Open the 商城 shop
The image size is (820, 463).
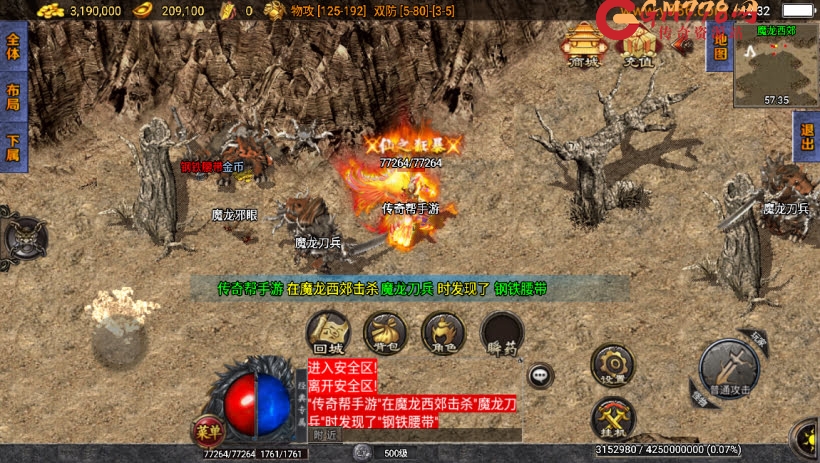tap(582, 45)
